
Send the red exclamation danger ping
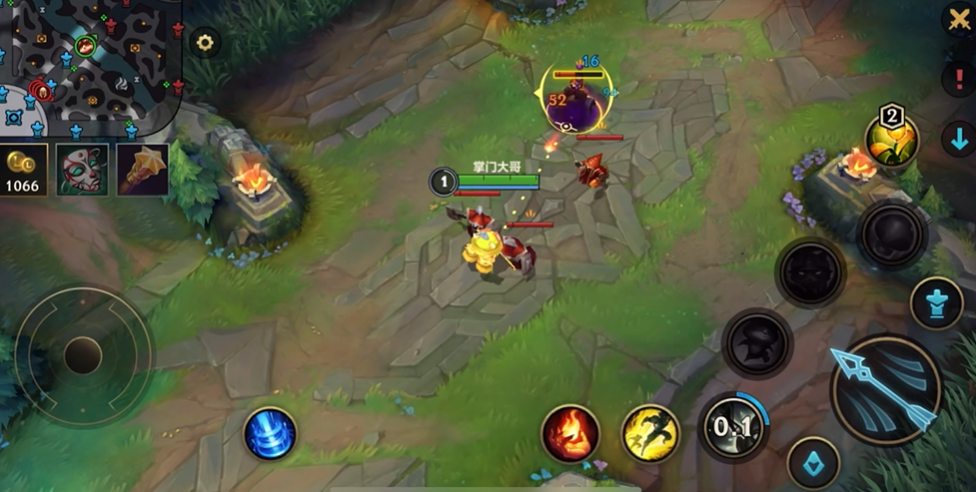point(958,80)
